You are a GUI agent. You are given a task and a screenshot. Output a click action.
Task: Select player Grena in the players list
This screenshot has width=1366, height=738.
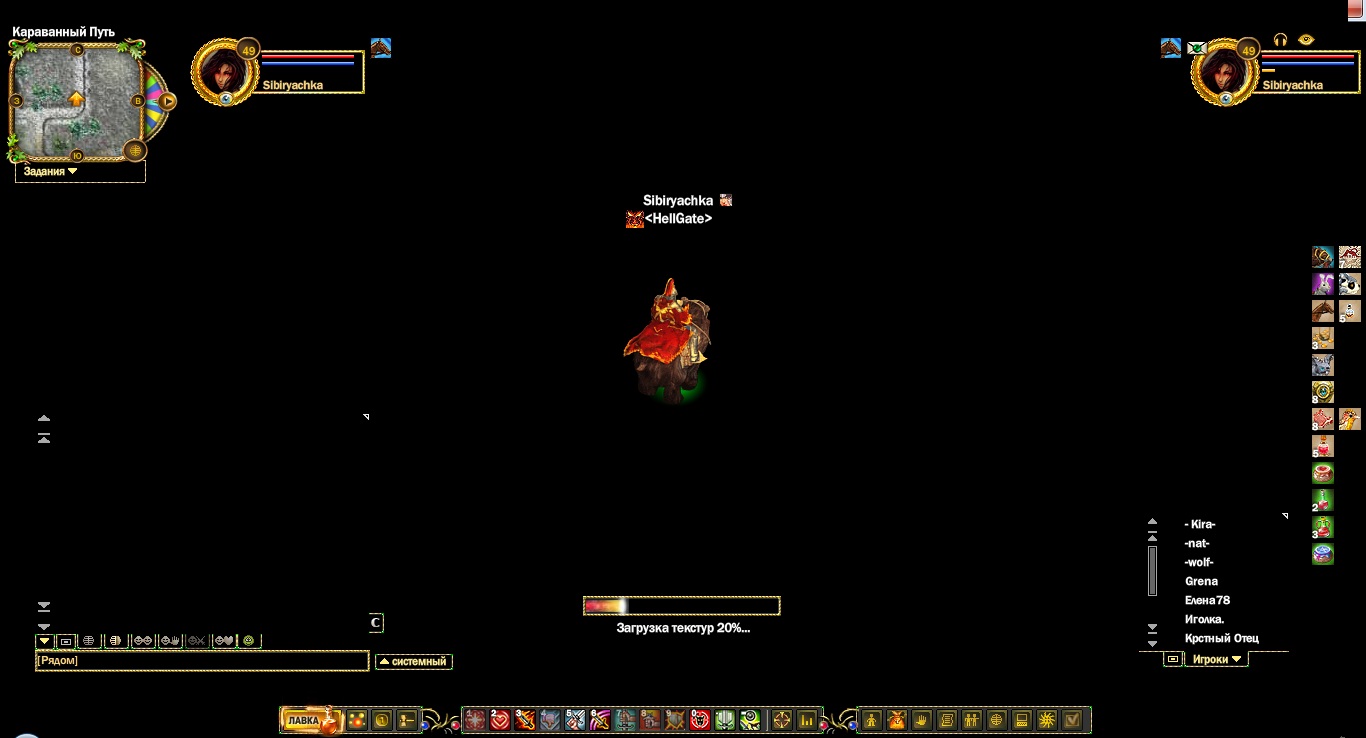(1201, 581)
